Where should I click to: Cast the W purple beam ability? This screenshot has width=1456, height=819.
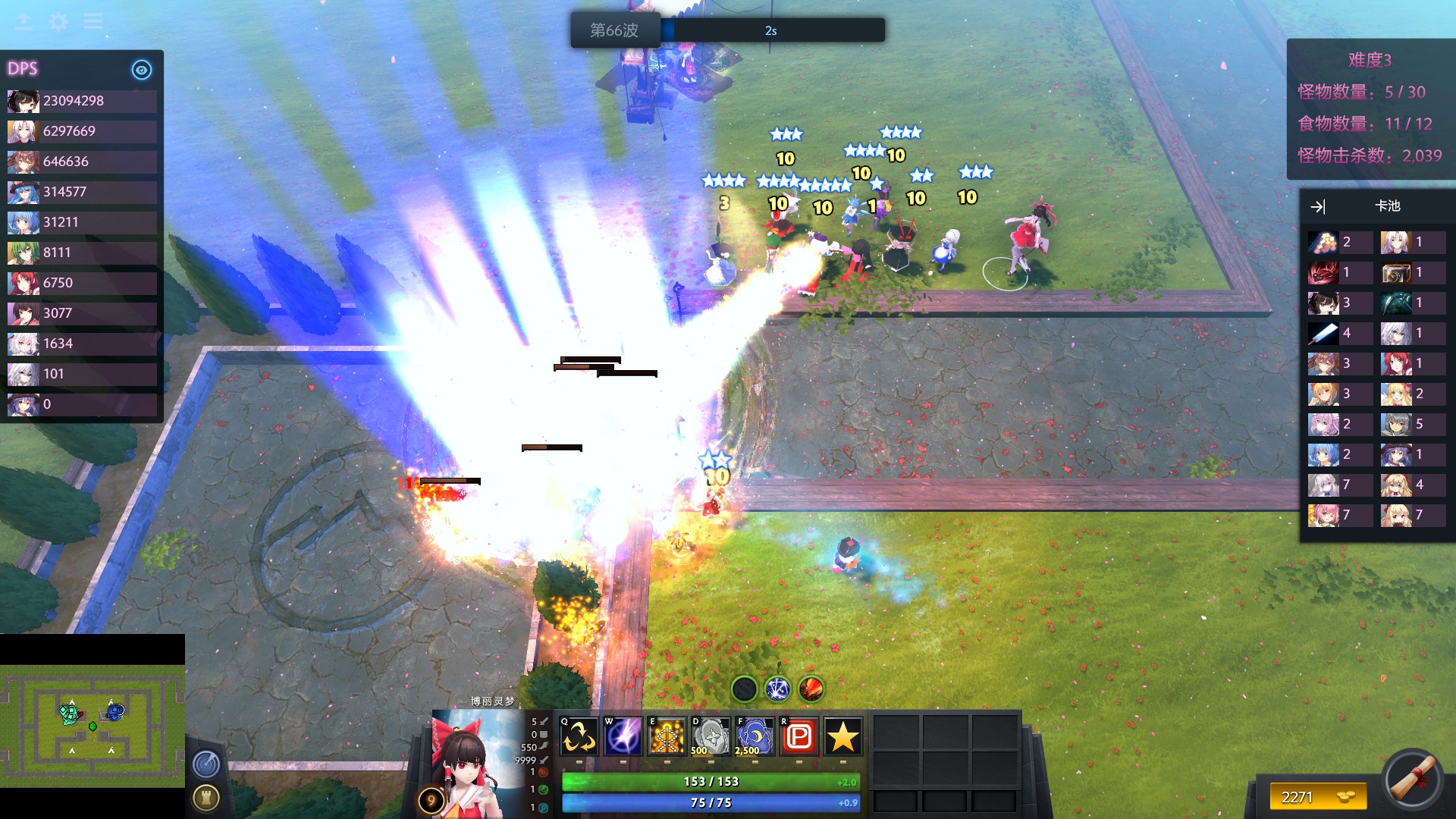tap(622, 736)
